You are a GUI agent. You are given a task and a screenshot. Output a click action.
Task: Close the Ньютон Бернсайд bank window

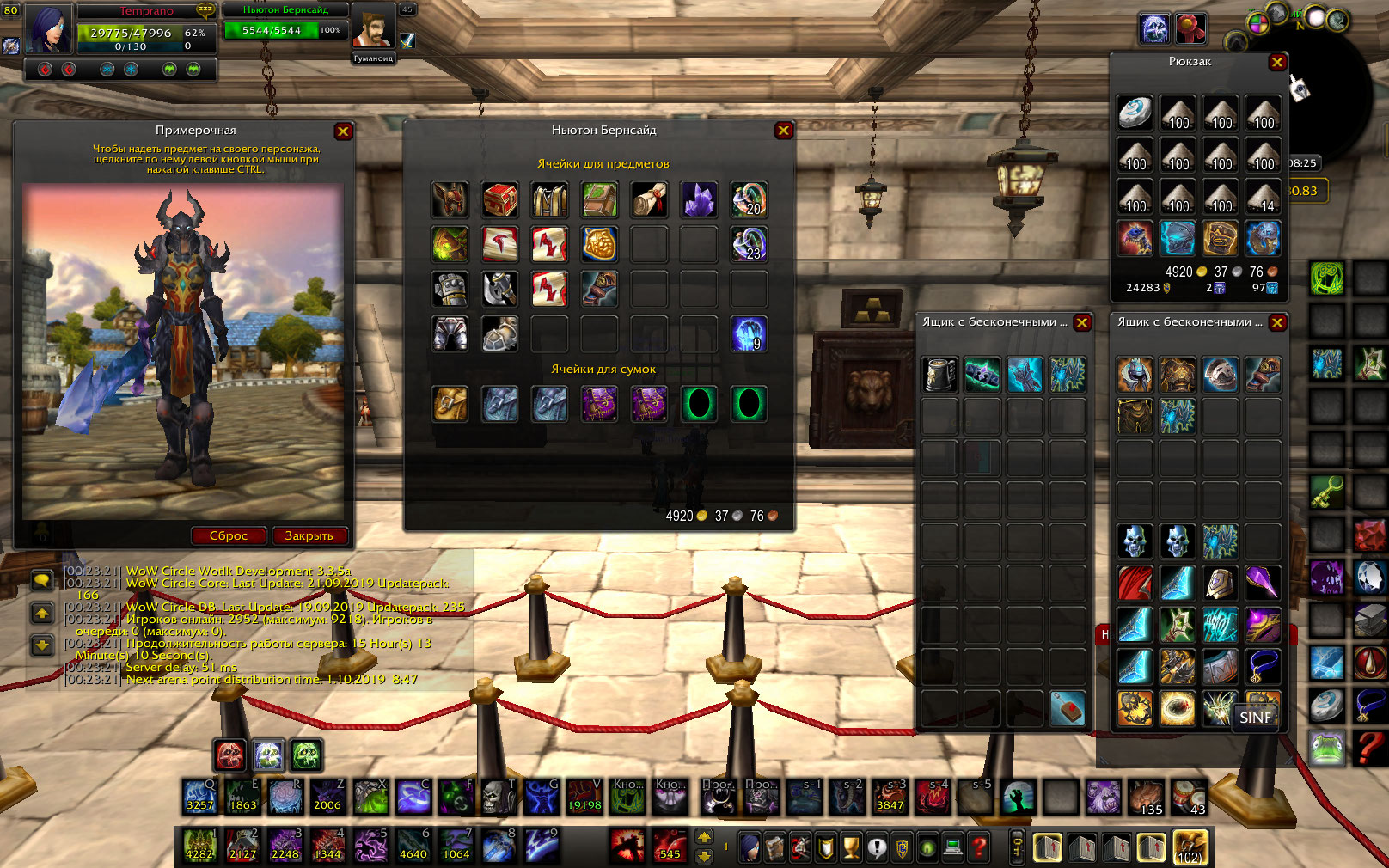point(783,131)
